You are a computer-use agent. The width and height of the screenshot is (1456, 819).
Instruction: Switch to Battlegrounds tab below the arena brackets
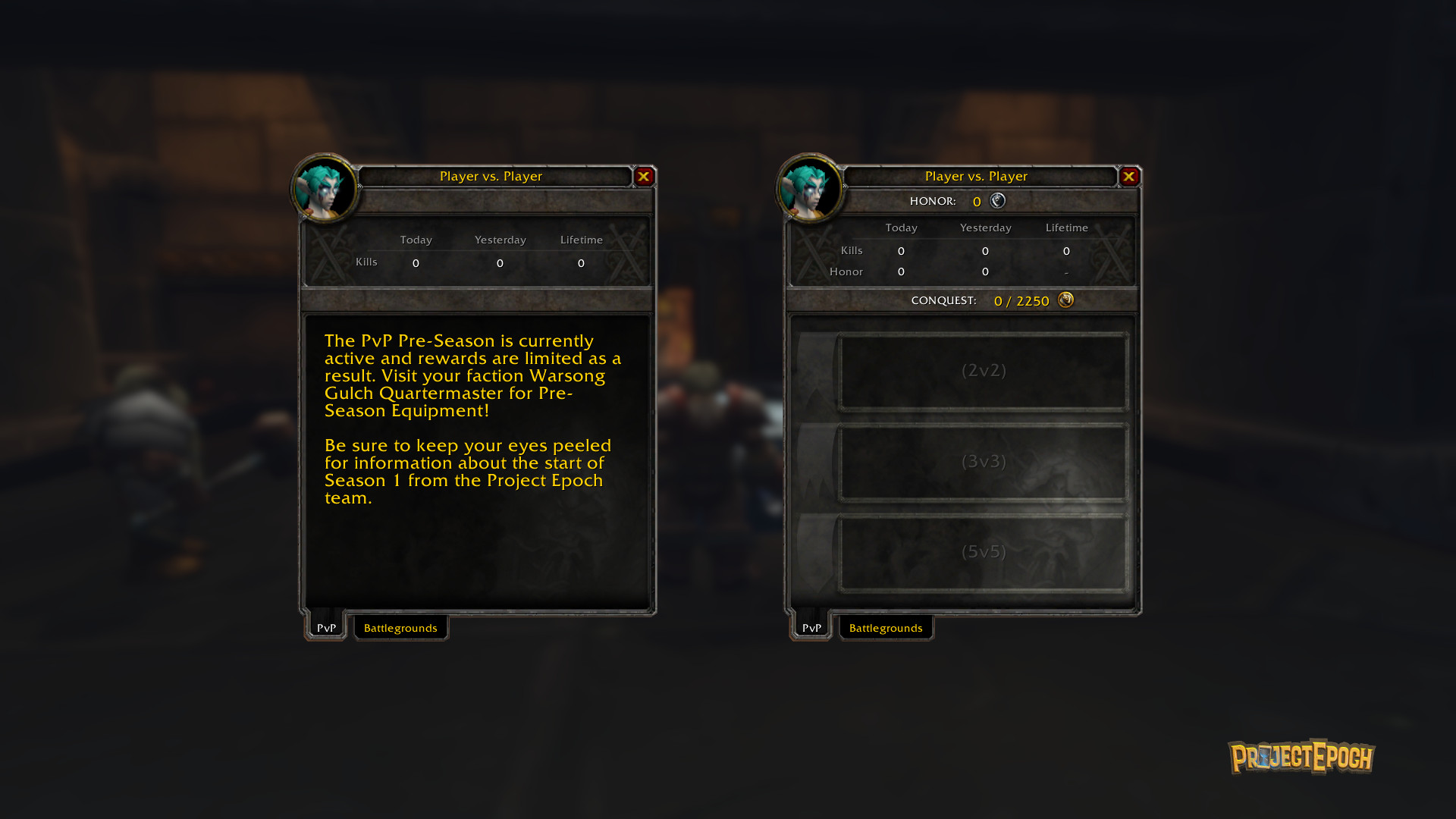click(886, 628)
